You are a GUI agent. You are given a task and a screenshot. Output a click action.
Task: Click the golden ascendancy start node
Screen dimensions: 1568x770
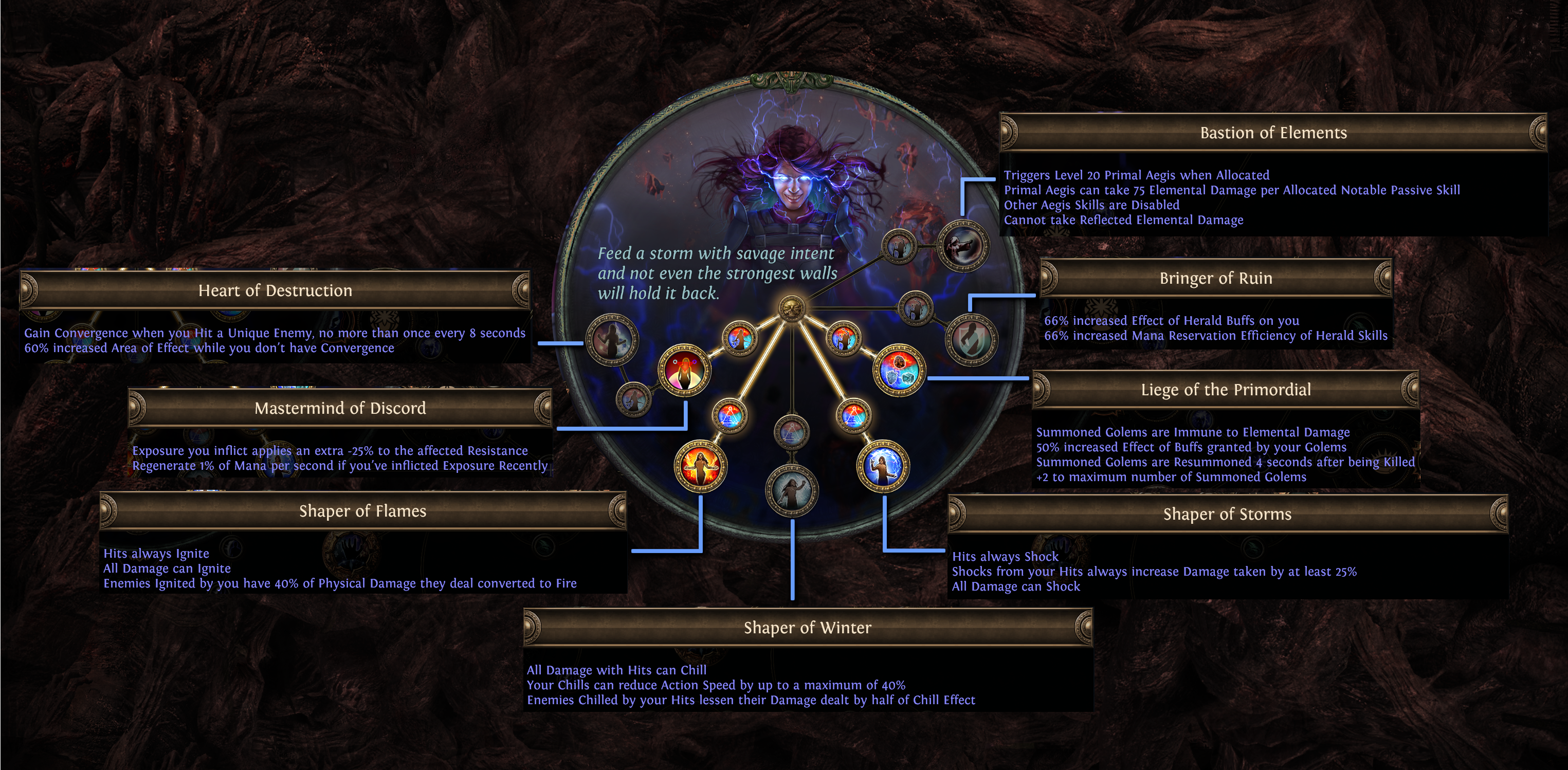click(791, 308)
